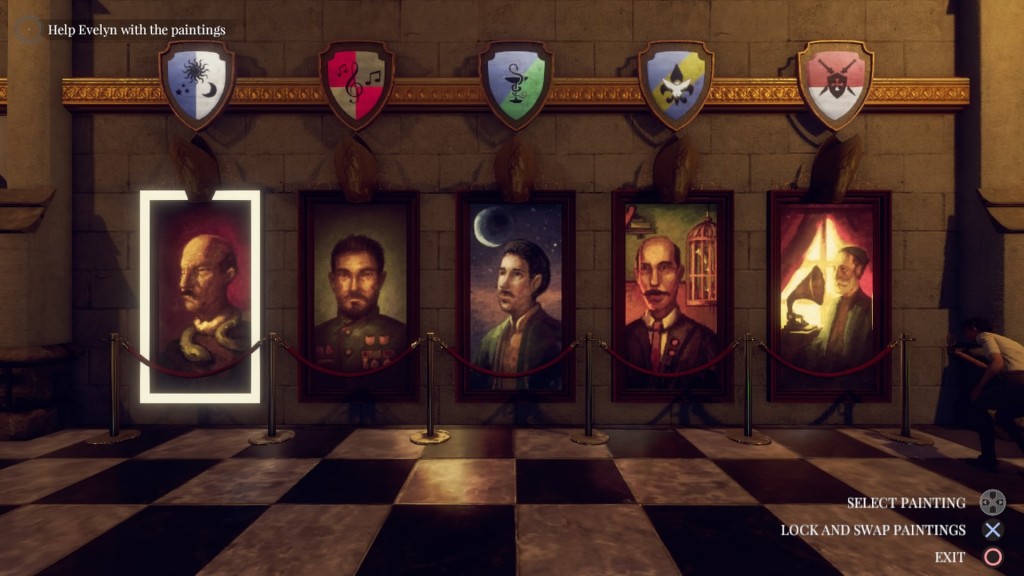The image size is (1024, 576).
Task: Select the bald man with snake painting
Action: click(x=200, y=296)
